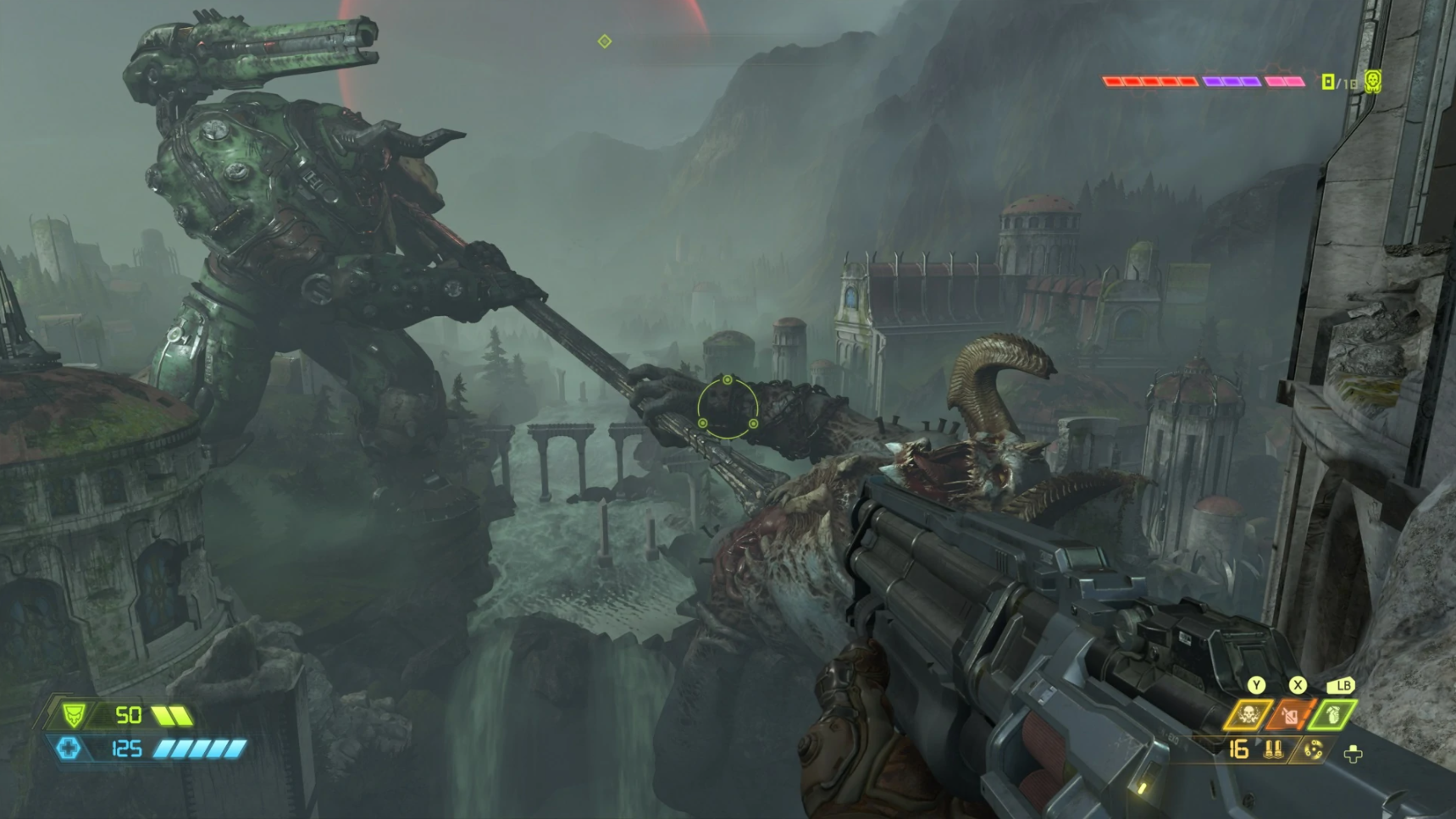Select the orange chainsaw fuel canister icon
Image resolution: width=1456 pixels, height=819 pixels.
click(x=1289, y=716)
